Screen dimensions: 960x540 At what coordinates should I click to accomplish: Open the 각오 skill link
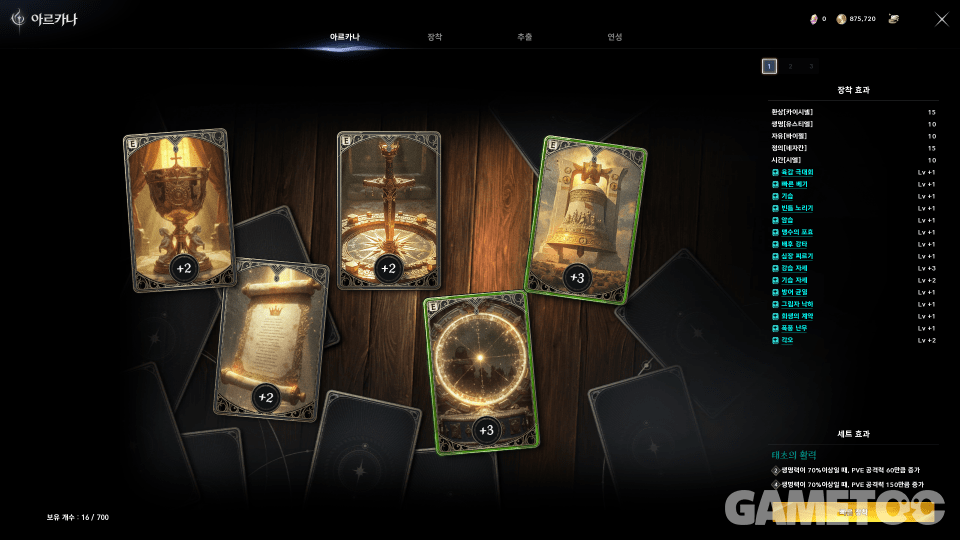point(789,340)
